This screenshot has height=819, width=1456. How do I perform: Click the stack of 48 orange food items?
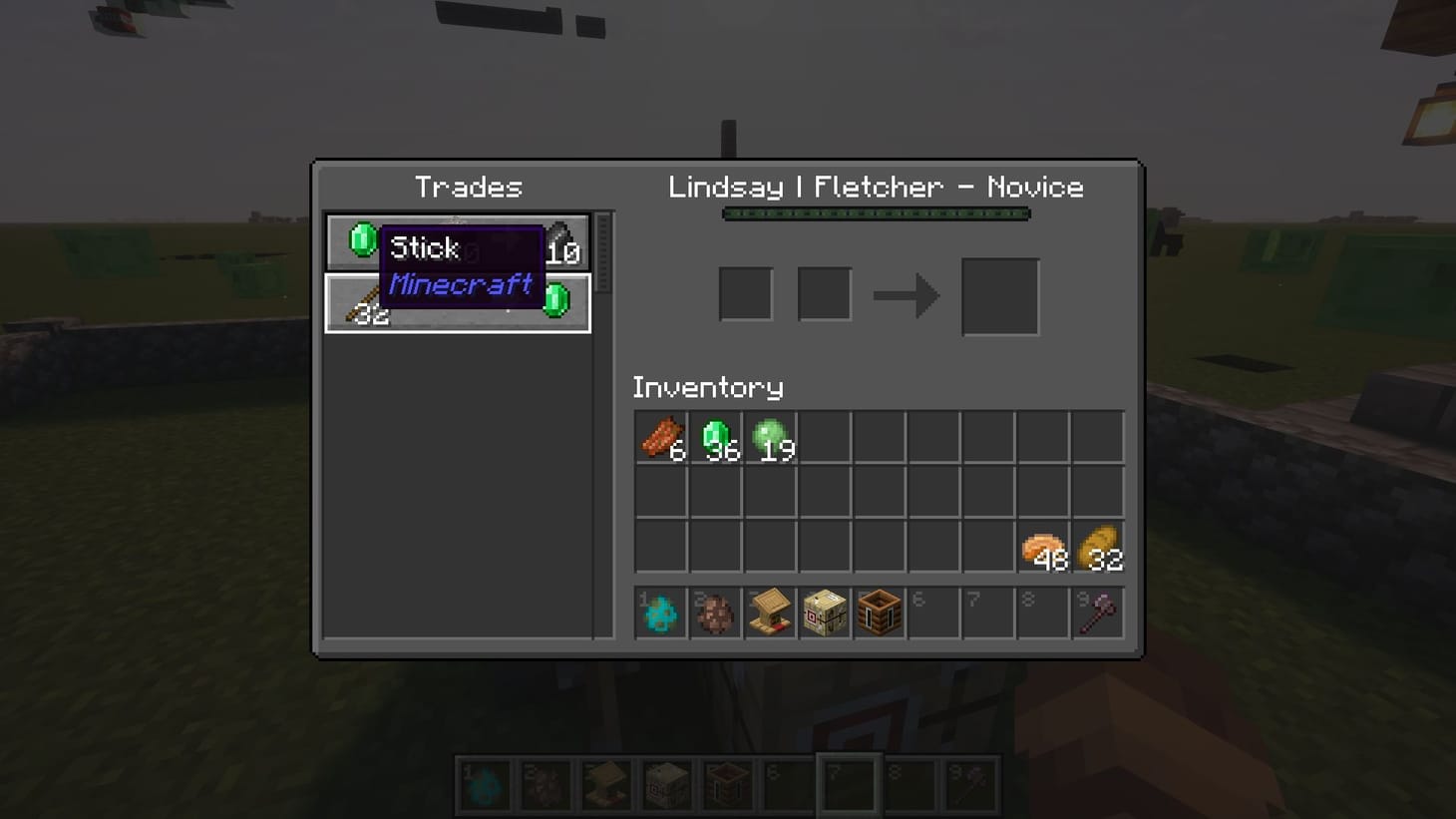click(1043, 547)
